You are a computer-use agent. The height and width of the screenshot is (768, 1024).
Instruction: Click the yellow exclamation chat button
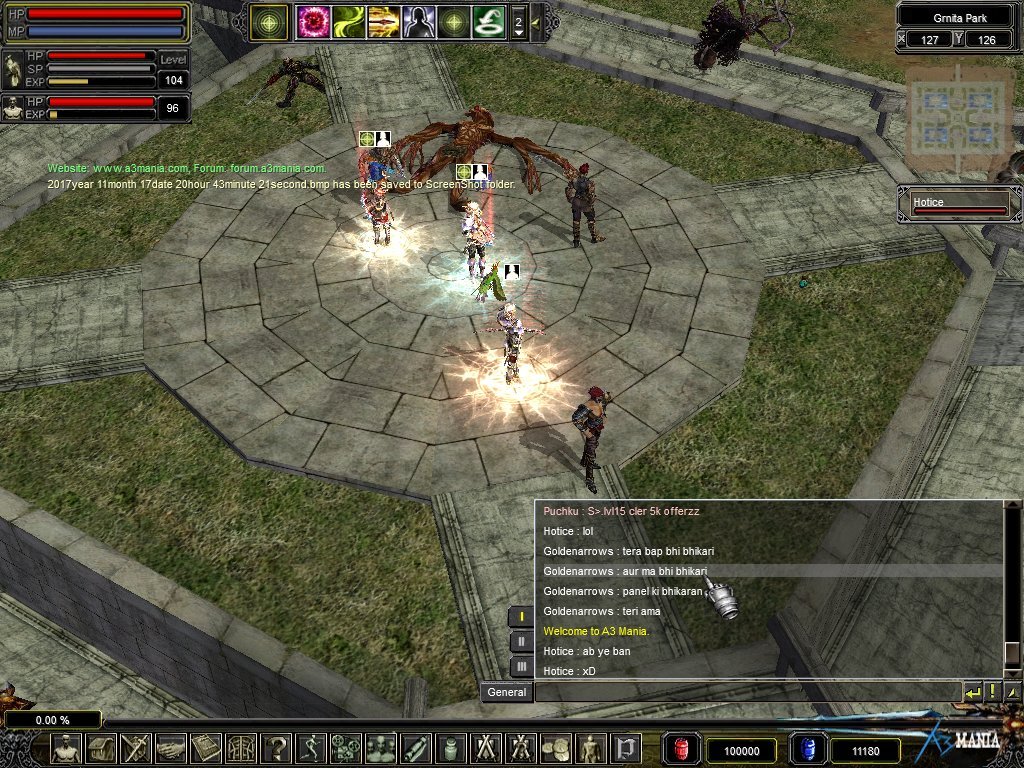(993, 692)
